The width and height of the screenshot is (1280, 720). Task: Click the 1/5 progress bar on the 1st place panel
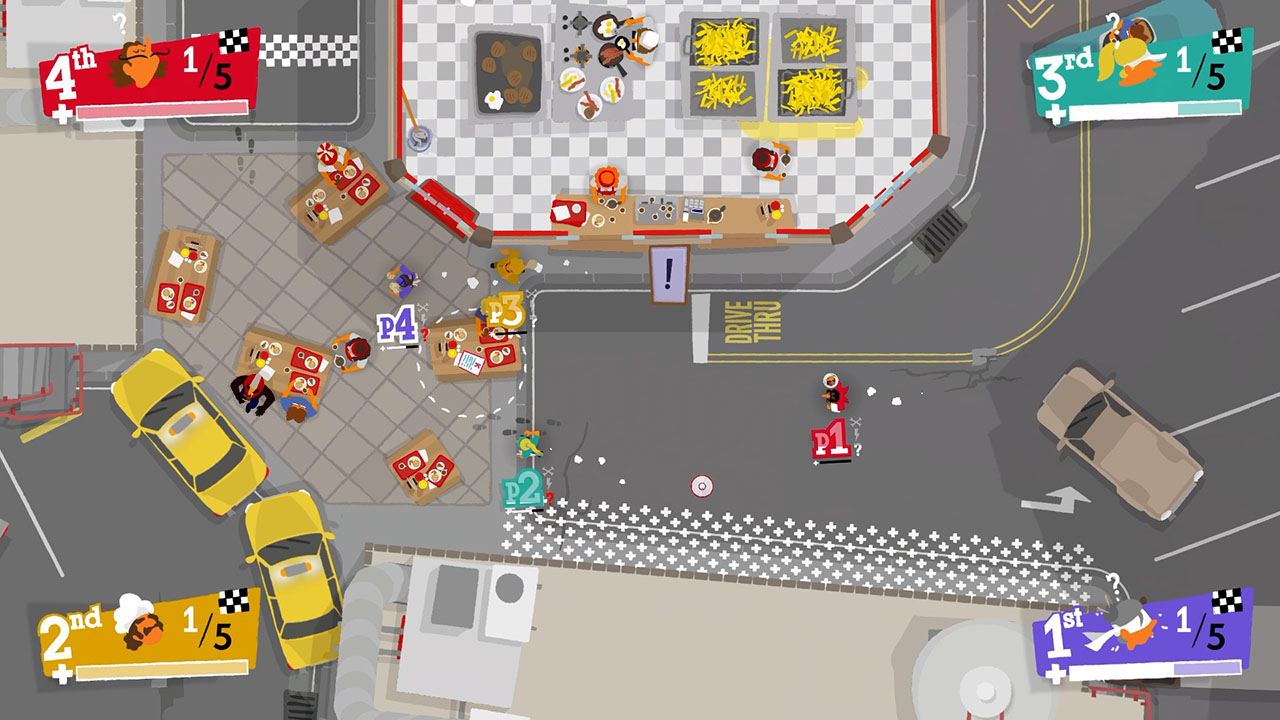[1155, 668]
